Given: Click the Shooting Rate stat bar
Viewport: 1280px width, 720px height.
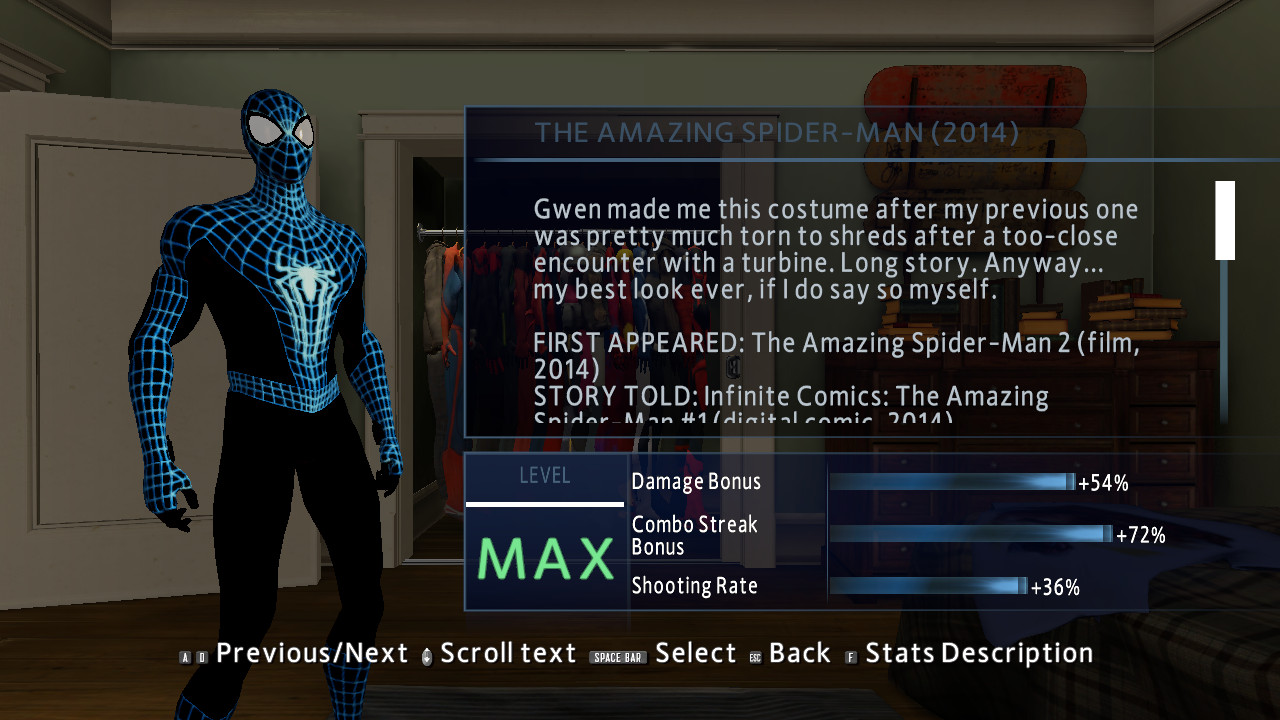Looking at the screenshot, I should tap(925, 588).
